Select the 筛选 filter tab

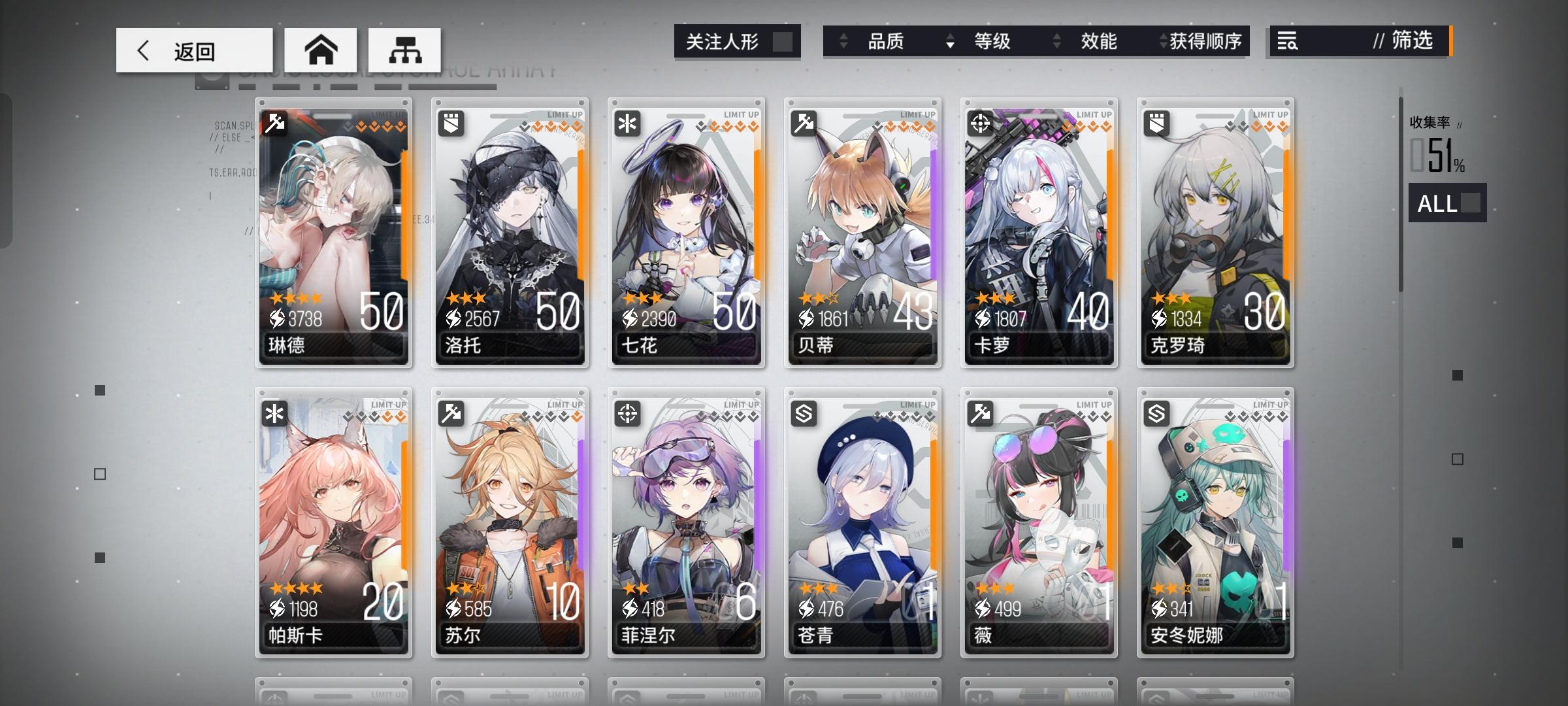(x=1411, y=42)
